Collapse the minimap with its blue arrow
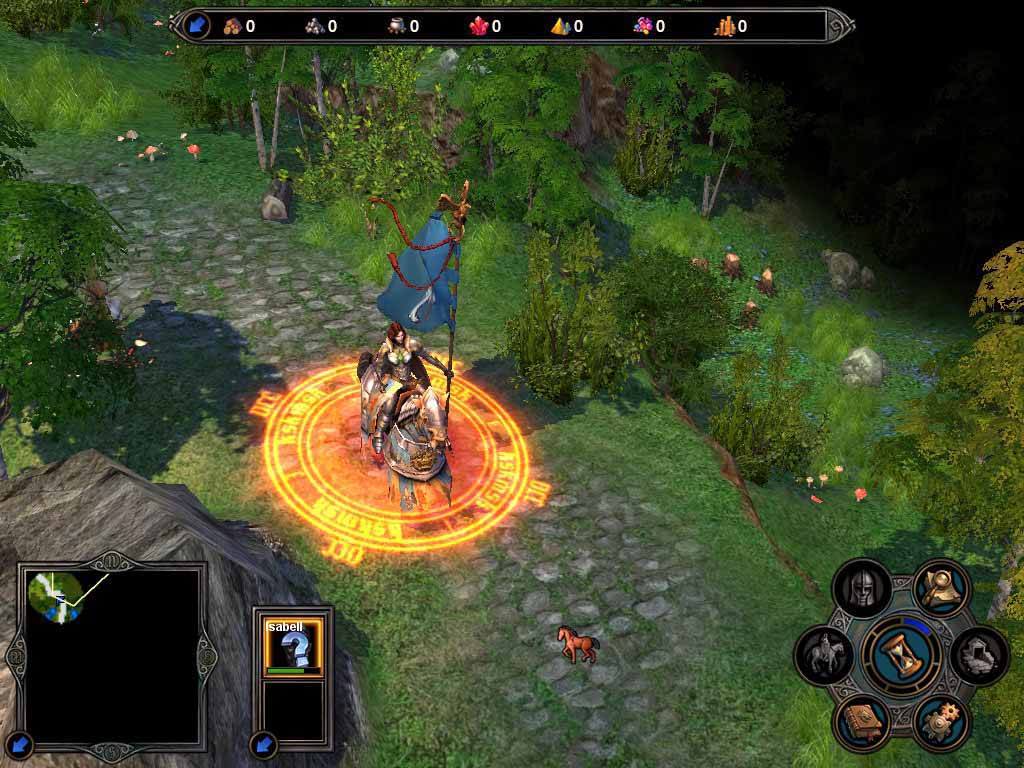The image size is (1024, 768). (x=20, y=744)
